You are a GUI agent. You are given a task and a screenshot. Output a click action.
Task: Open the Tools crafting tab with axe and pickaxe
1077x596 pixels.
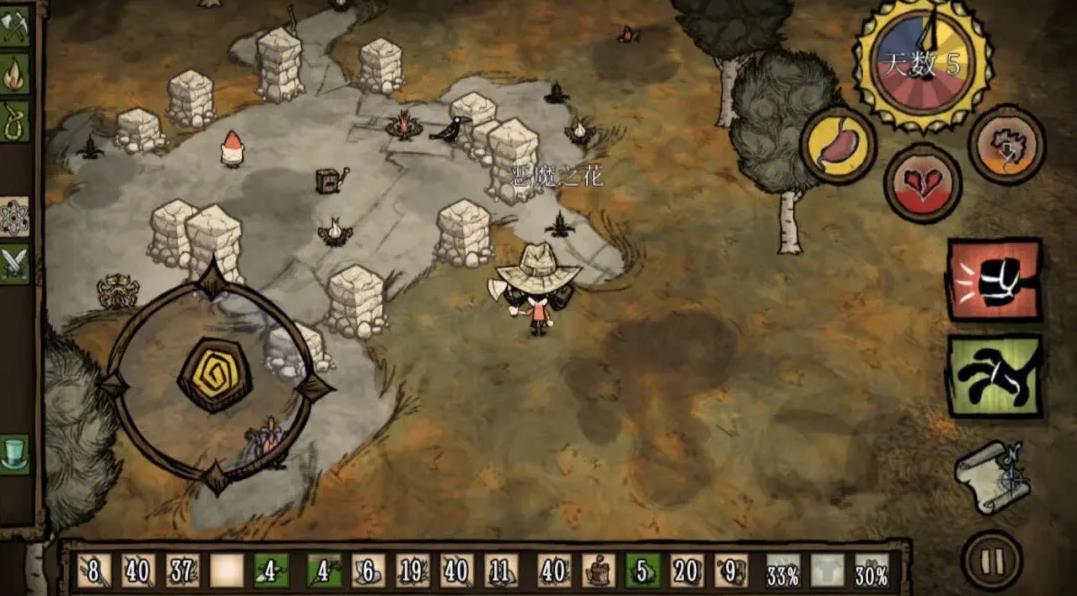tap(15, 29)
